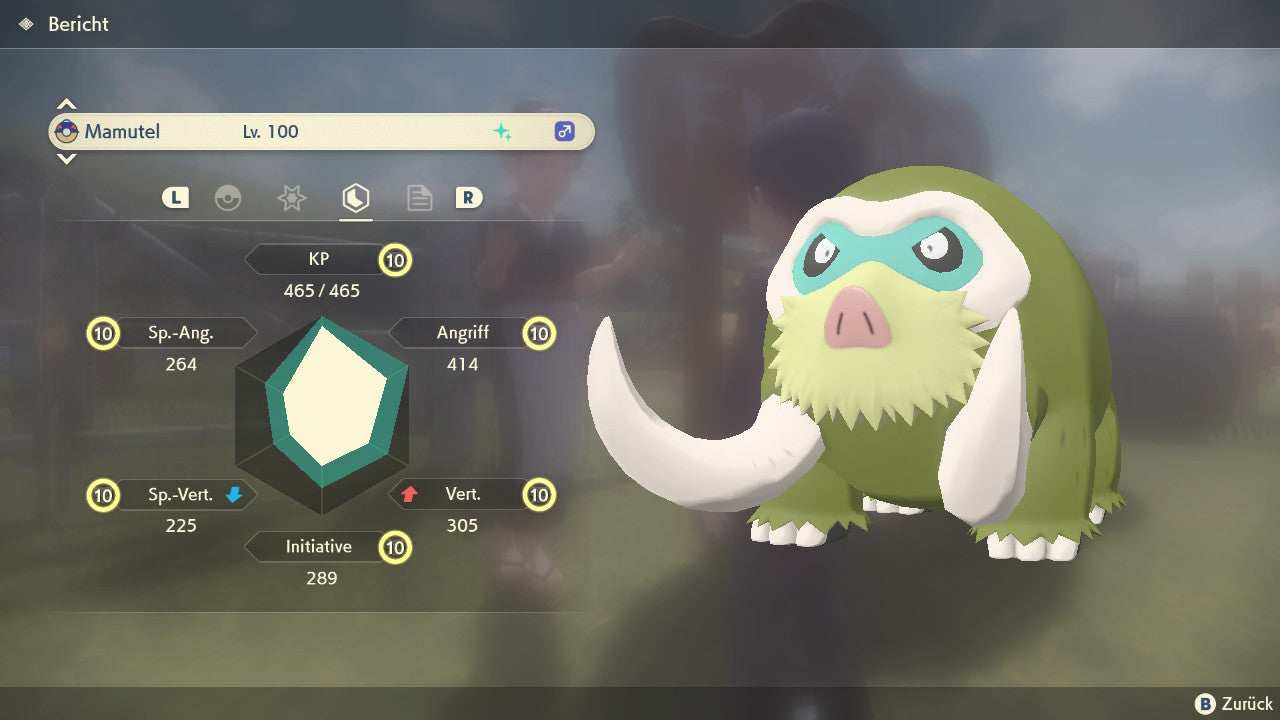Select the KP stat label
This screenshot has height=720, width=1280.
318,260
